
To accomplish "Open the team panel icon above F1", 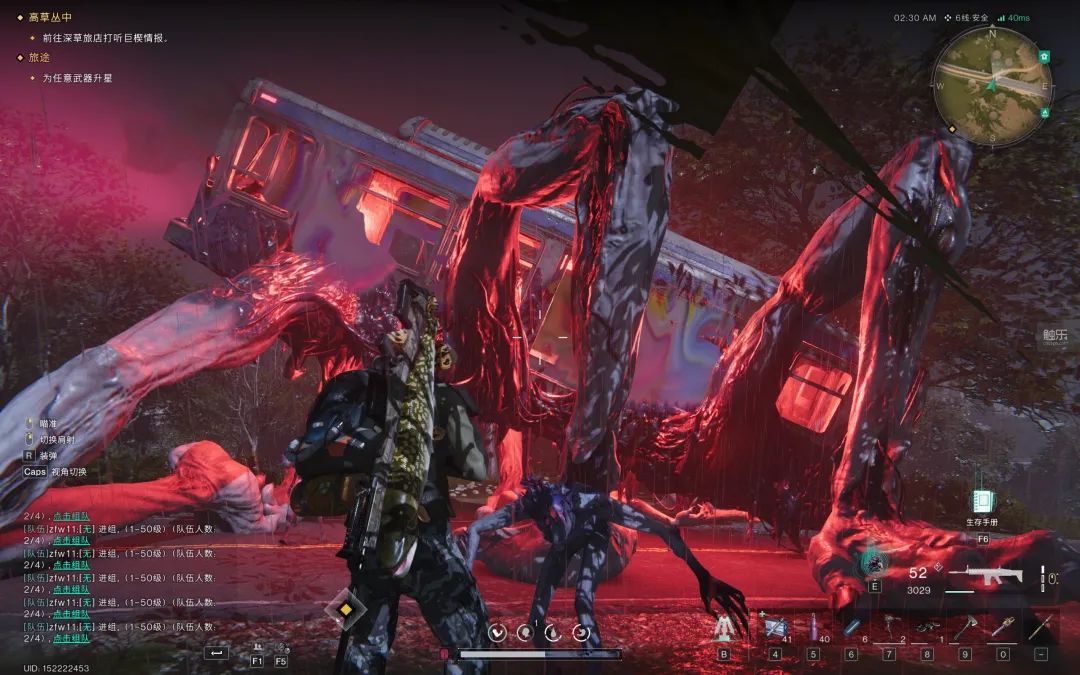I will point(257,647).
